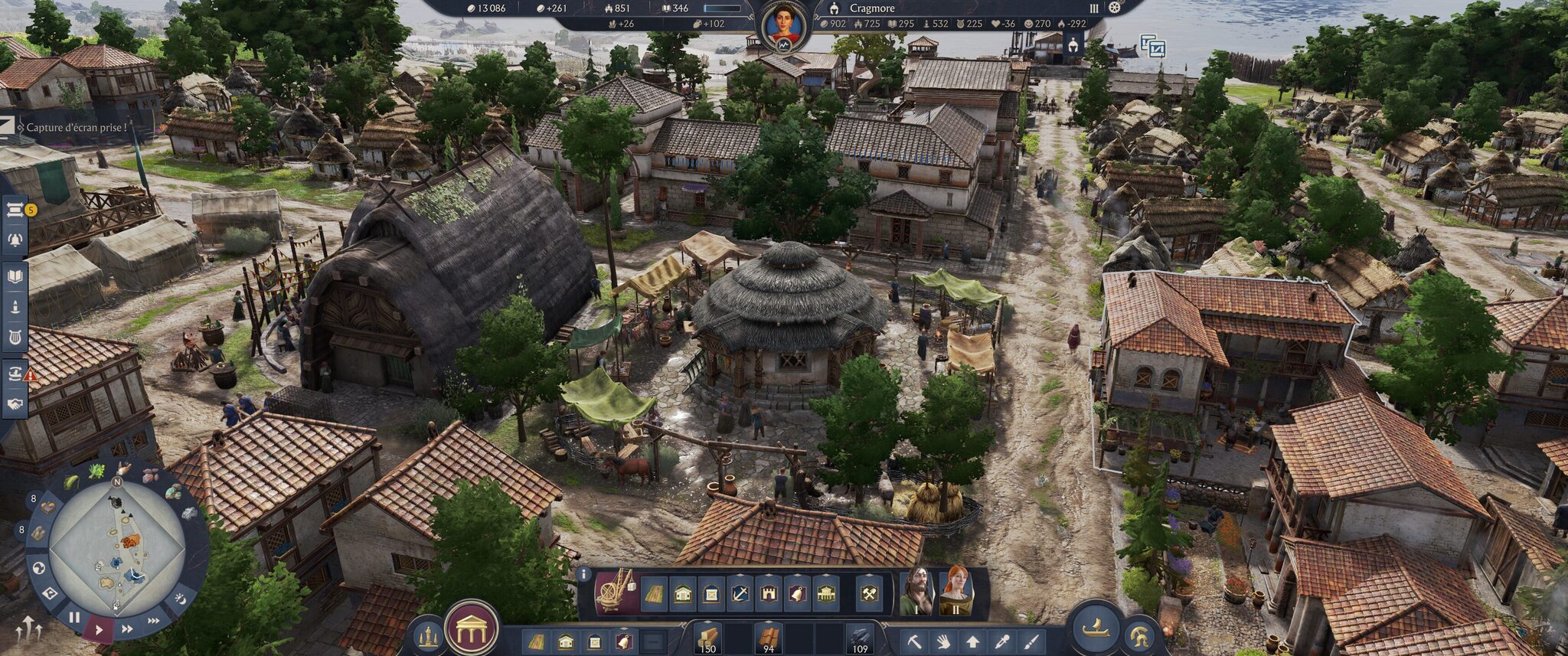Image resolution: width=1568 pixels, height=656 pixels.
Task: Choose the anchor harbour building category
Action: [x=740, y=593]
